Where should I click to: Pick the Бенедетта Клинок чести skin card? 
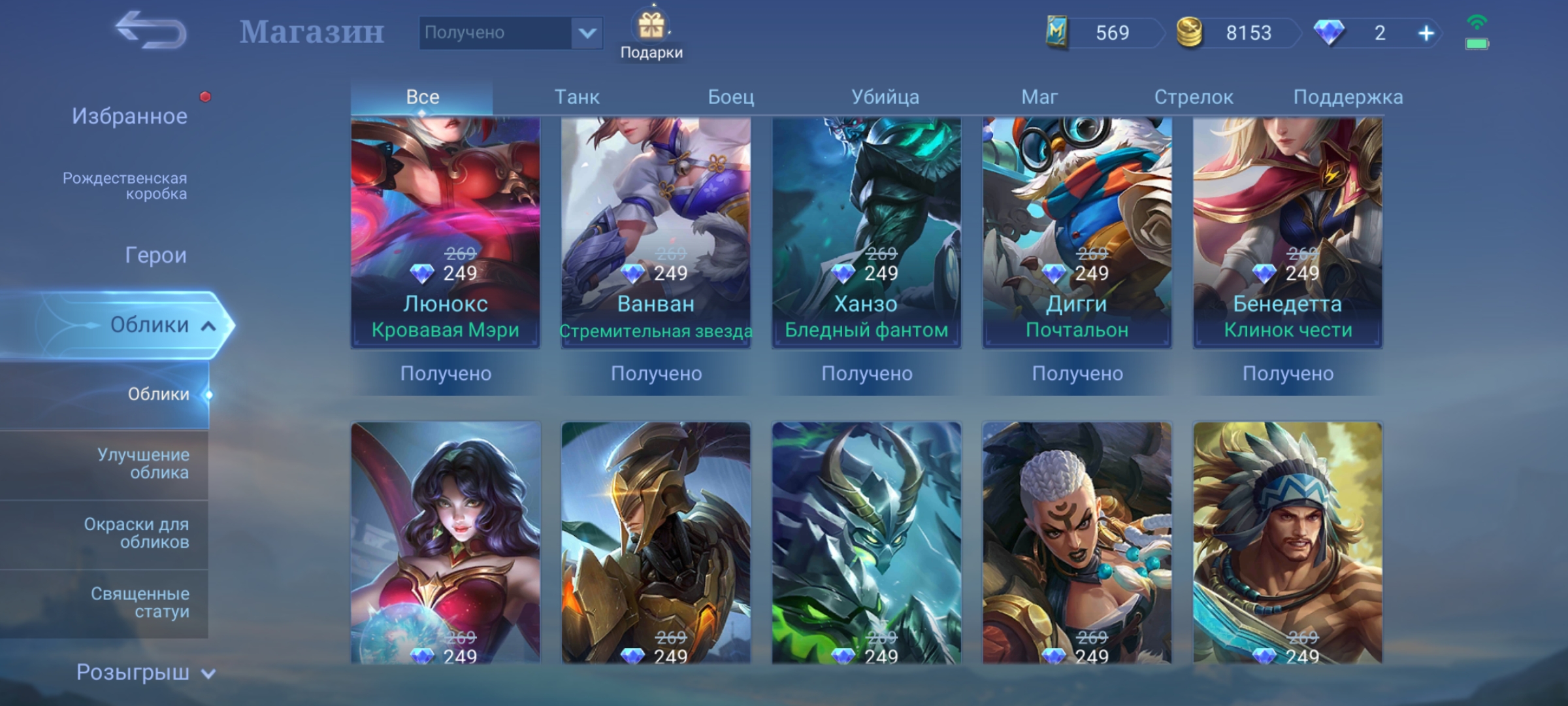point(1287,232)
